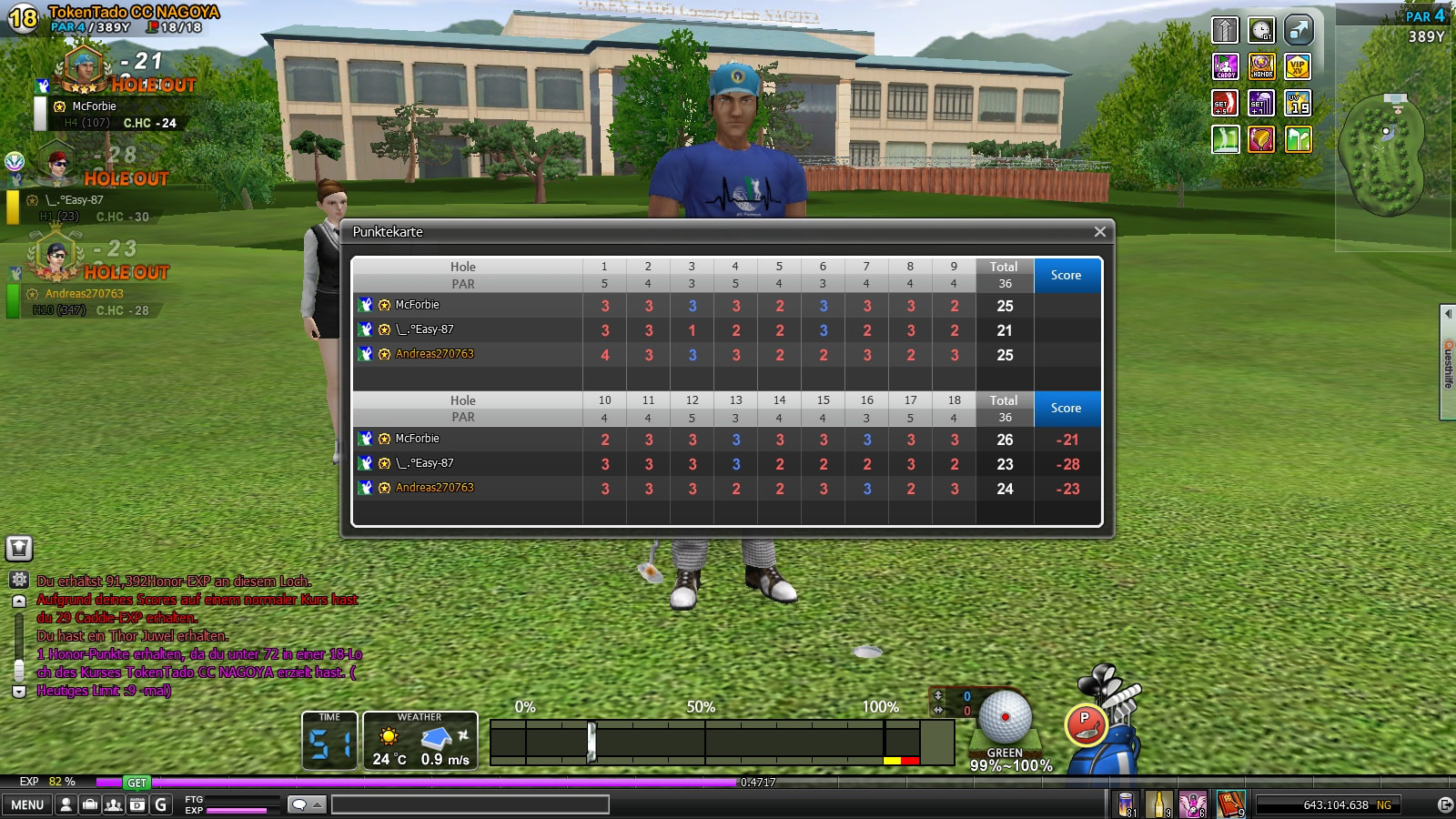Close the Punktekarte scorecard window

(1099, 232)
